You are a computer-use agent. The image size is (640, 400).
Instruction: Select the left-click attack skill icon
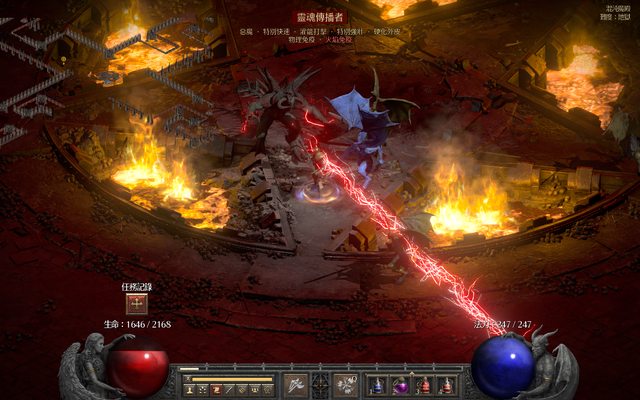tap(296, 384)
